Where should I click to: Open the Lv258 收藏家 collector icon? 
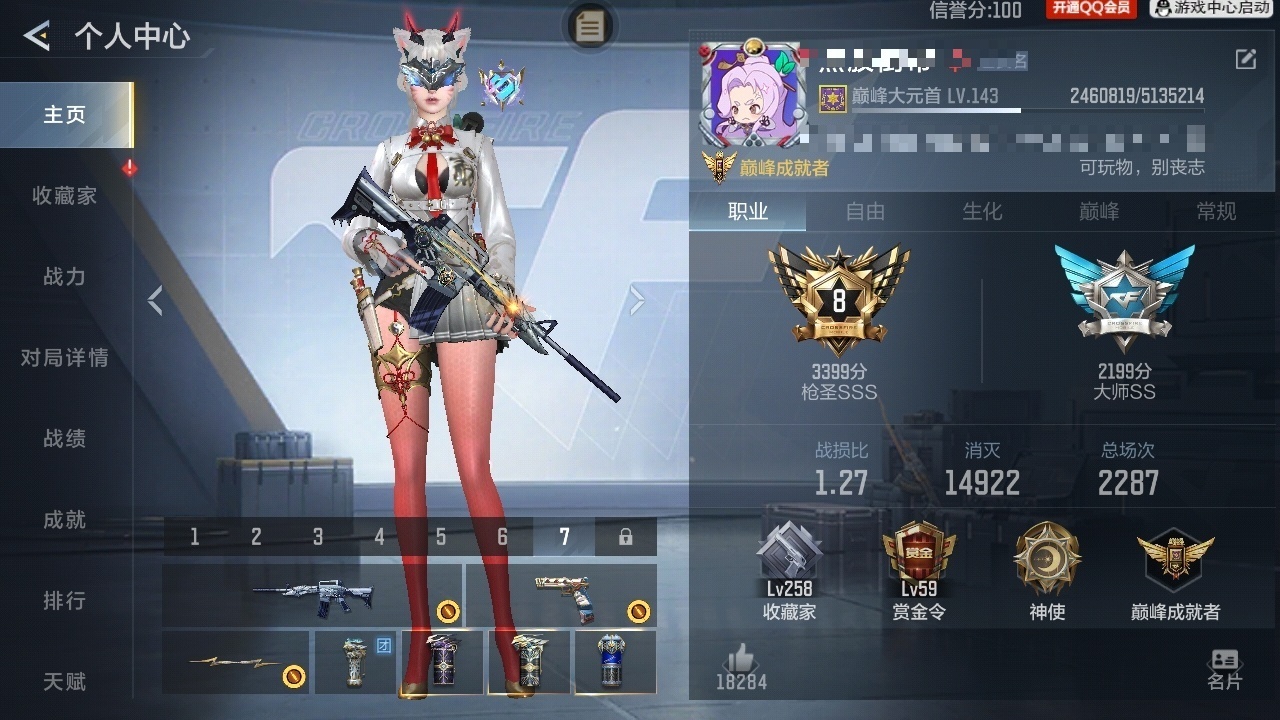(x=790, y=570)
